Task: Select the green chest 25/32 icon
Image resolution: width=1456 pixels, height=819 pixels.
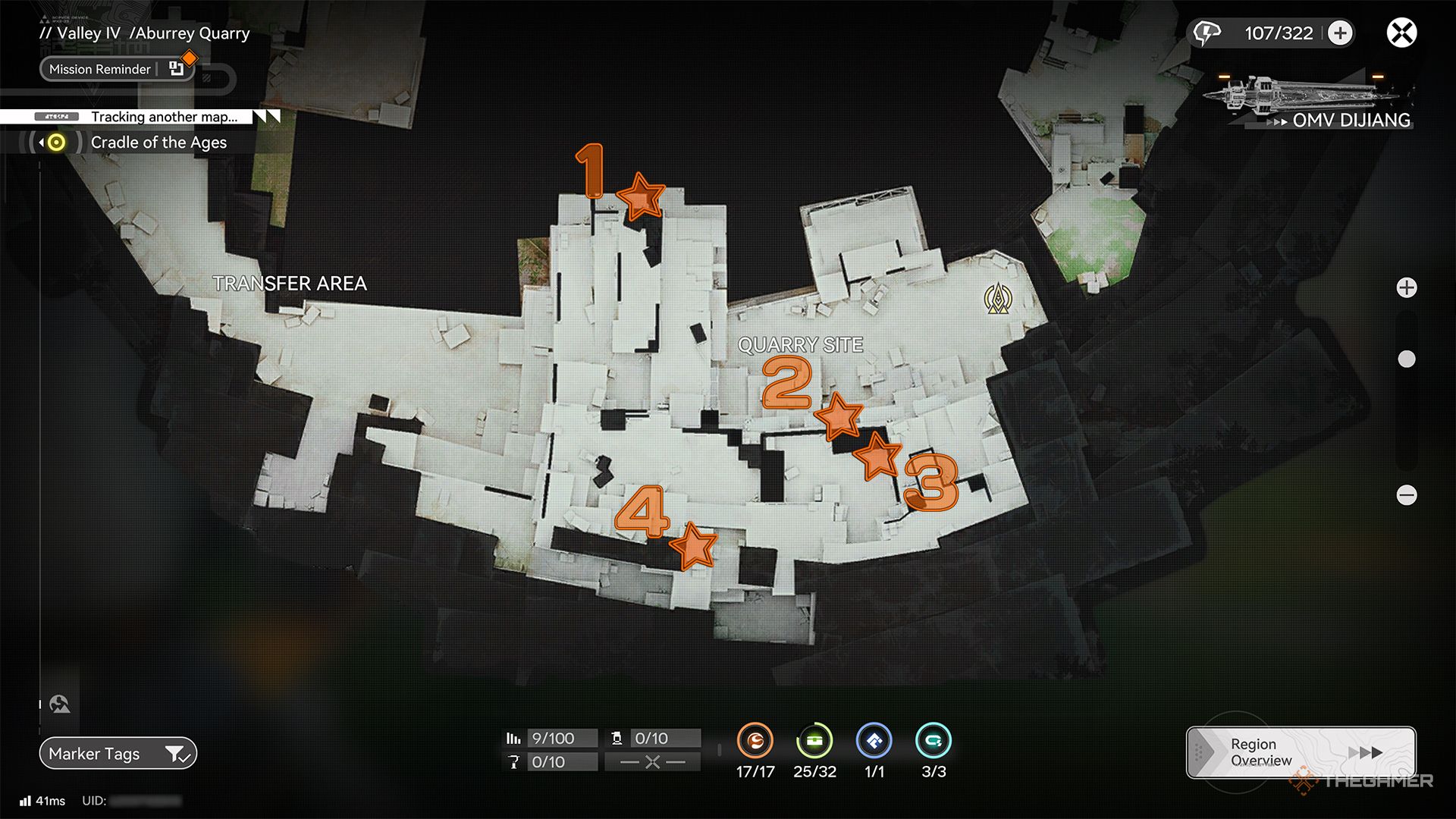Action: 814,741
